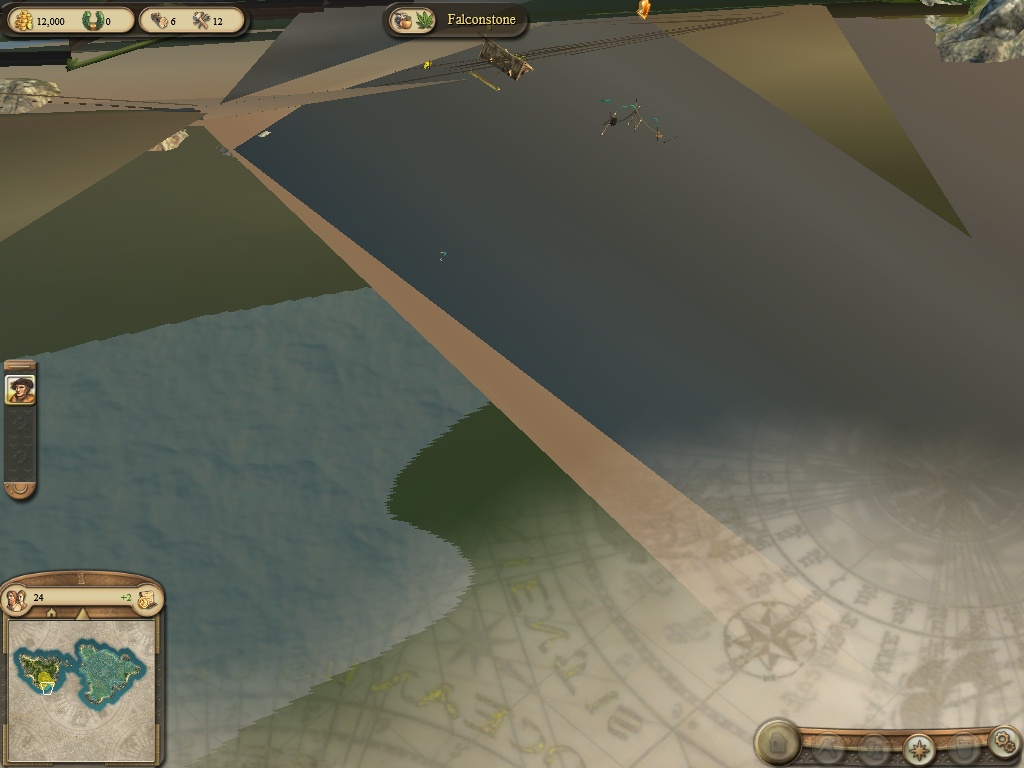
Task: Open the construction menu house button
Action: click(777, 742)
